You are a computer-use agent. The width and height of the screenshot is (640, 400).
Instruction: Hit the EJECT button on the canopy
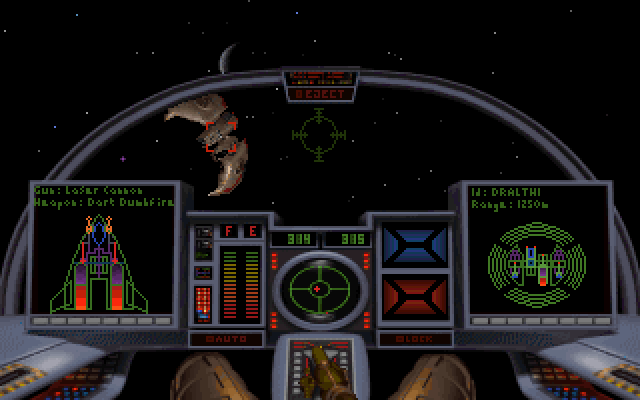tap(320, 94)
